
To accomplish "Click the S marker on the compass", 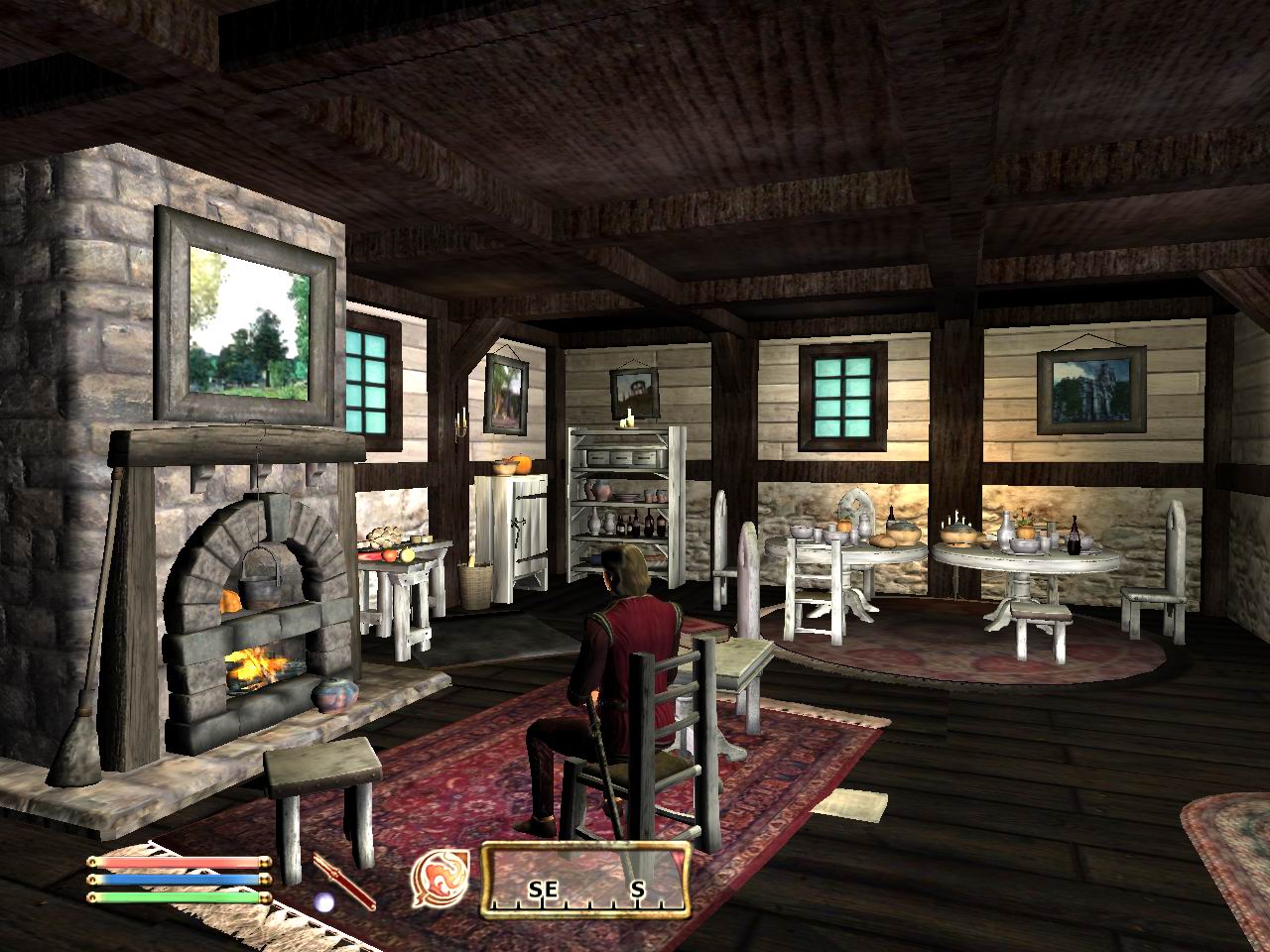I will coord(638,888).
